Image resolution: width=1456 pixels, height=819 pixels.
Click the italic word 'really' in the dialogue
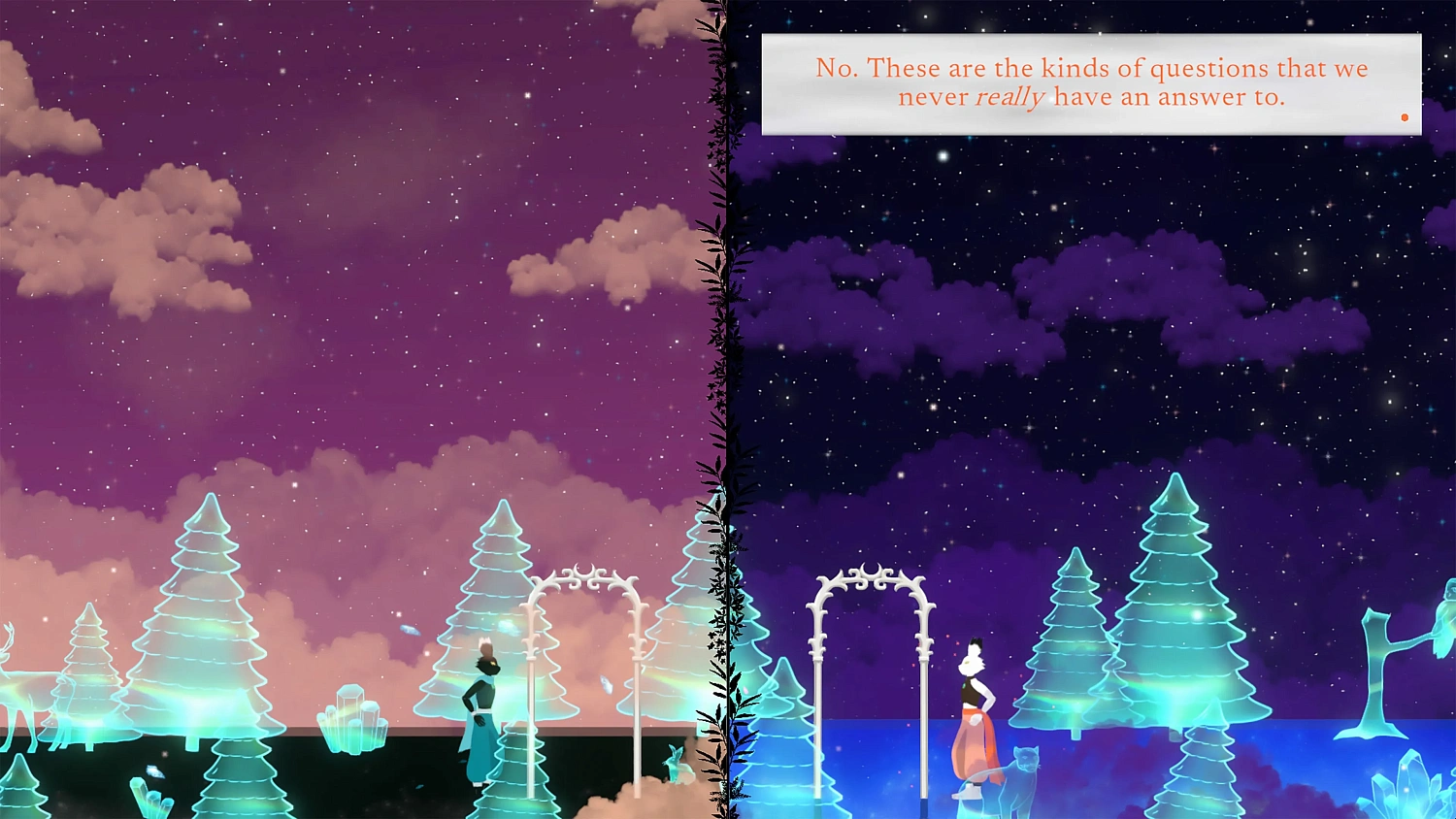1009,97
